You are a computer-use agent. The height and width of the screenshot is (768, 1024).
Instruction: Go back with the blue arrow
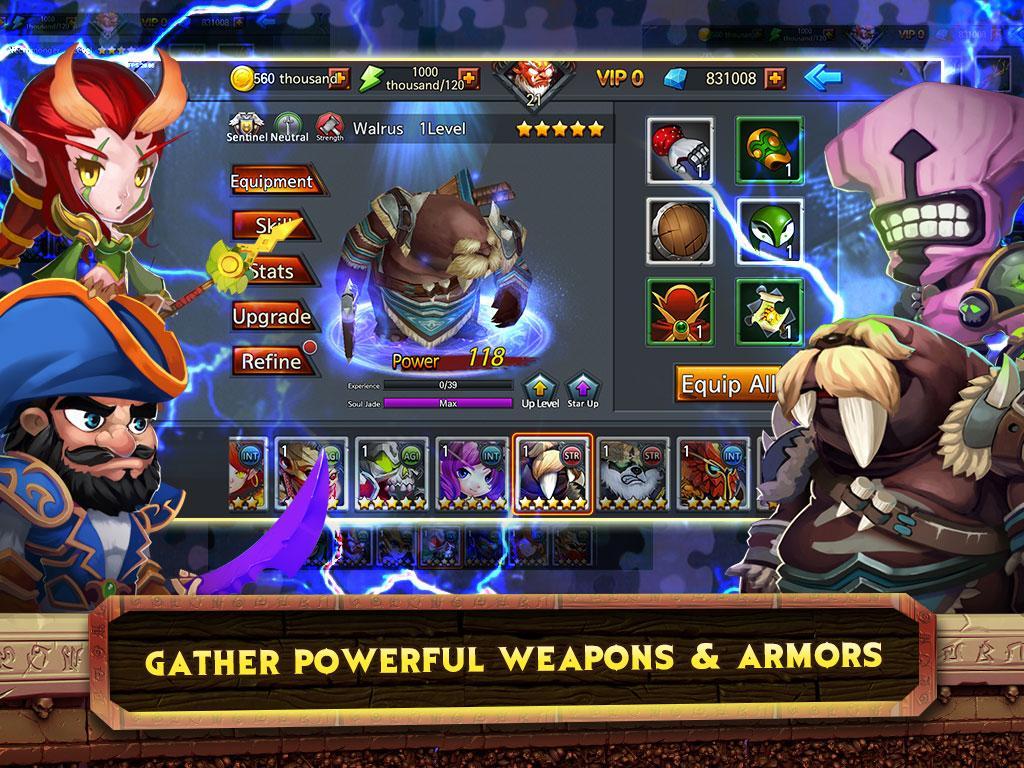[x=821, y=77]
